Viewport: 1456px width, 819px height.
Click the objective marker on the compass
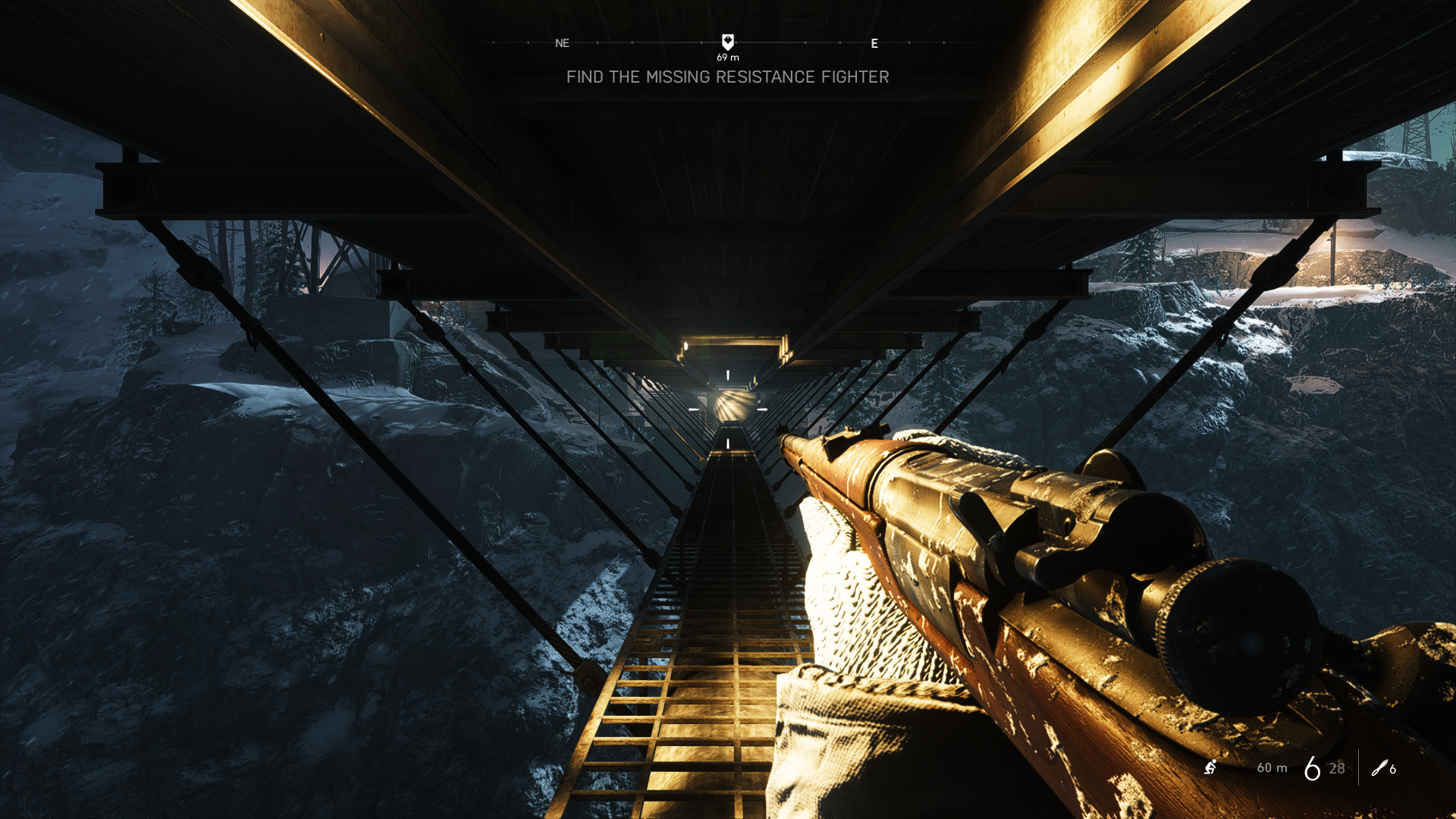click(x=727, y=42)
